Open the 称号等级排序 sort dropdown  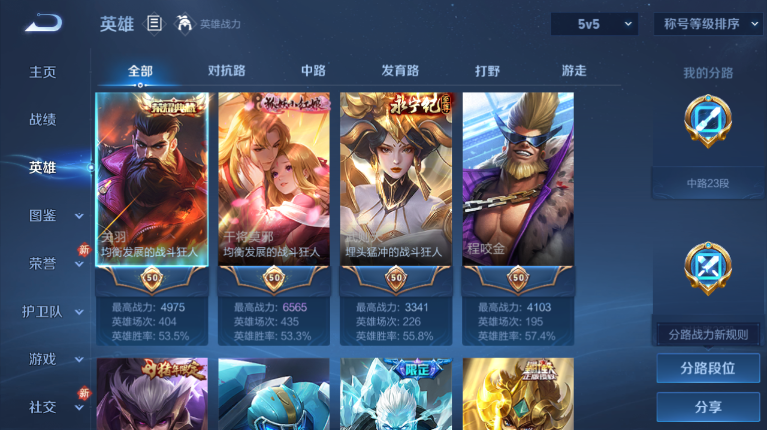pos(708,24)
